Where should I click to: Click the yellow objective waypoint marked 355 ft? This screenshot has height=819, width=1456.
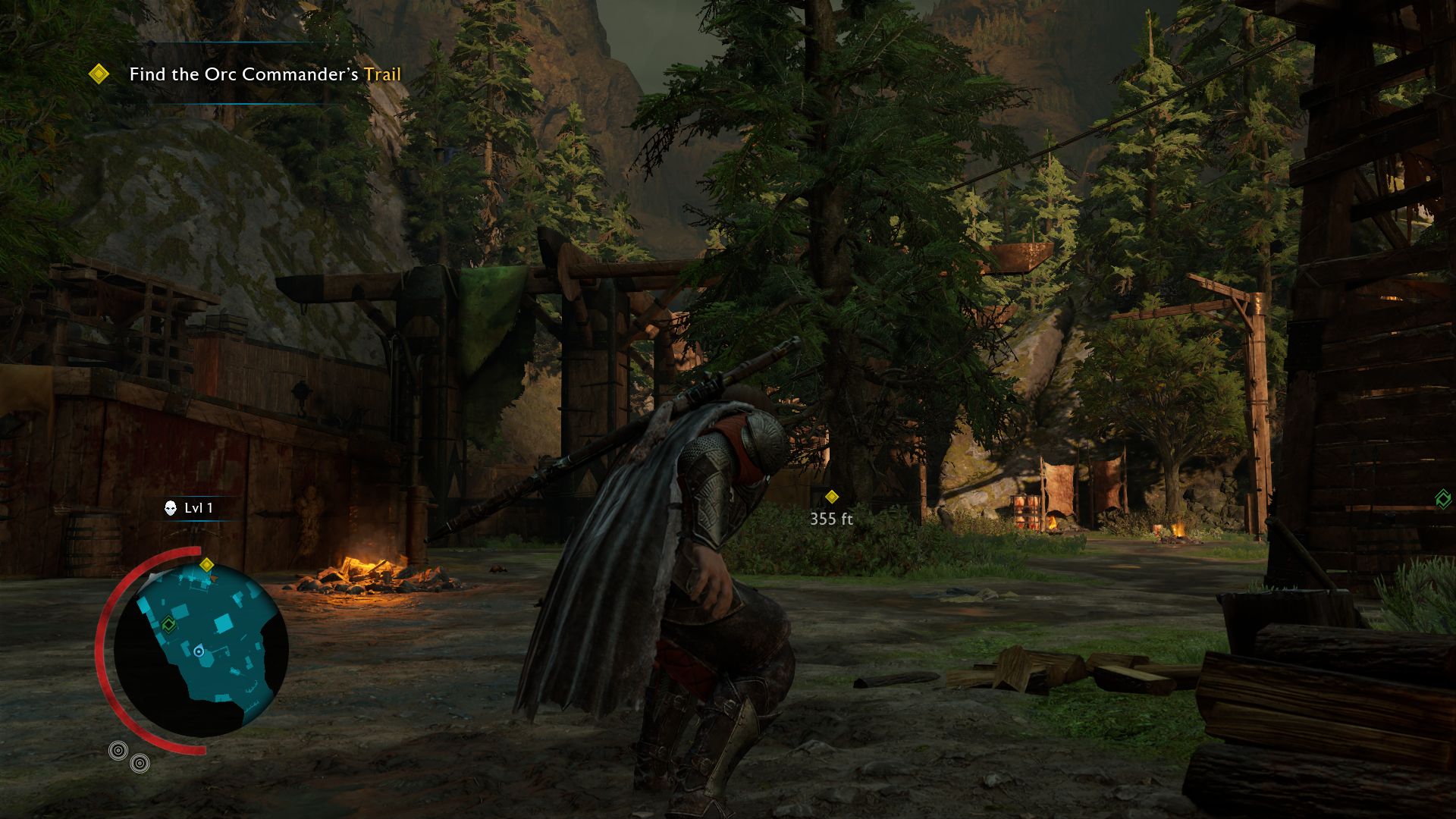point(832,497)
